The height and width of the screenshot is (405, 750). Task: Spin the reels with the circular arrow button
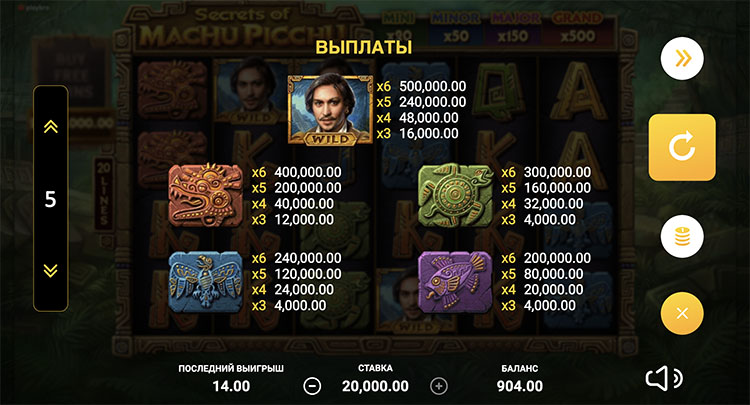tap(682, 148)
